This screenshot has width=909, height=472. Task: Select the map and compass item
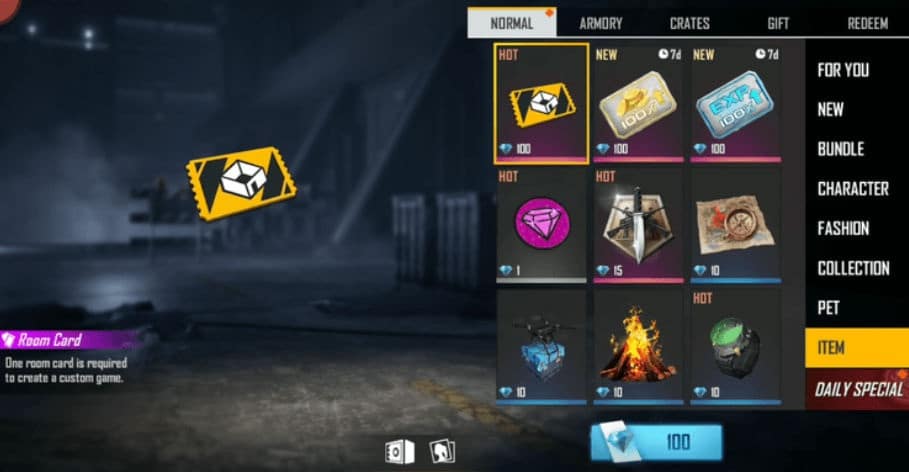(735, 224)
